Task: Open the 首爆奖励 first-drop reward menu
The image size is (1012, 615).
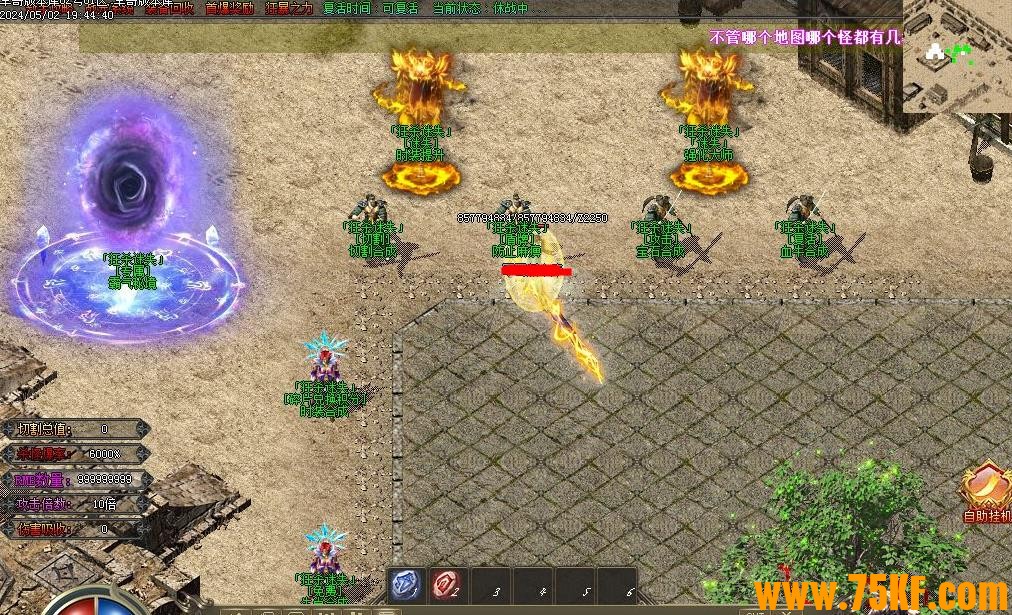Action: tap(229, 9)
